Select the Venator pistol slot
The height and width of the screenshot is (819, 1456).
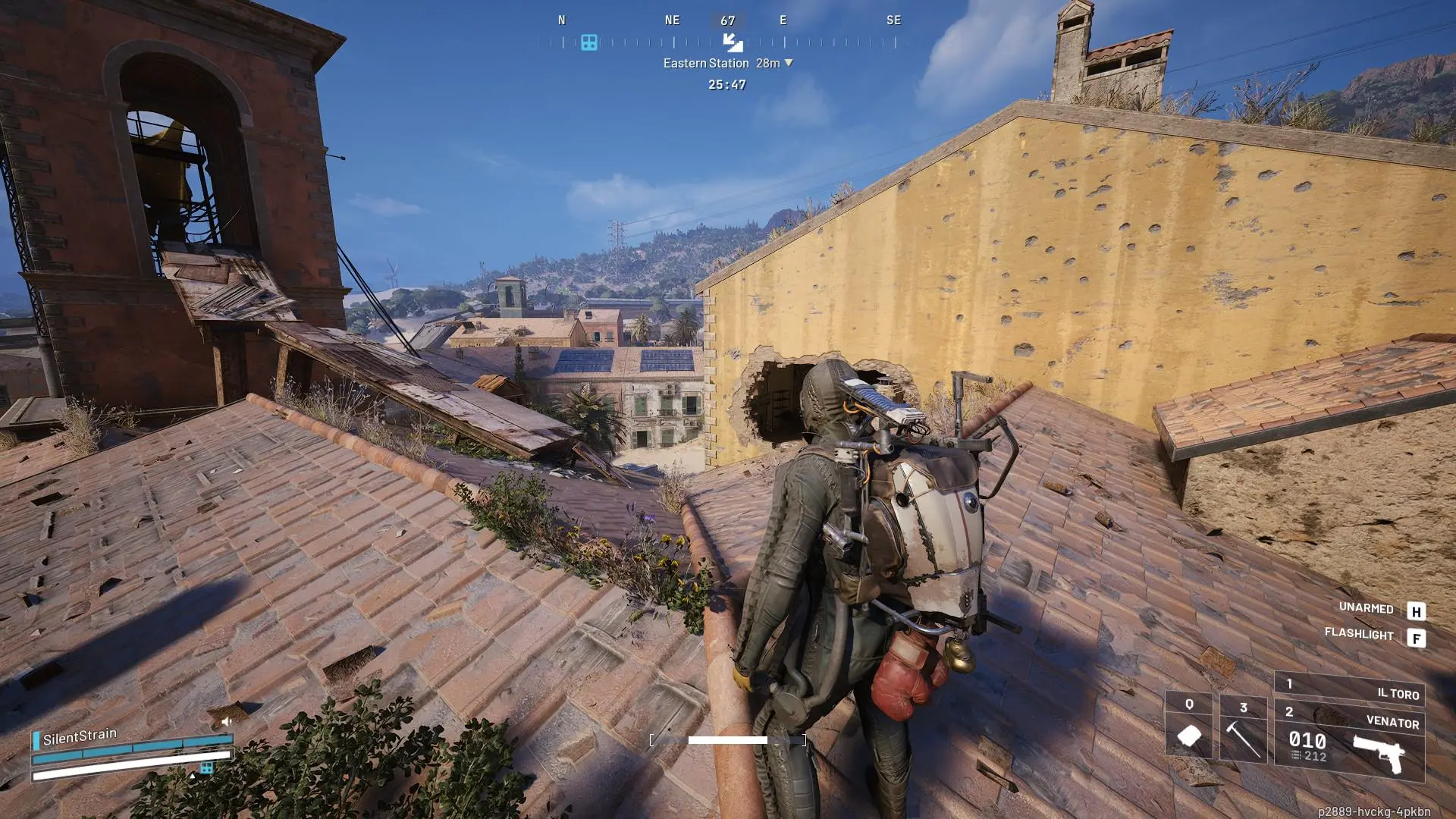(1350, 743)
